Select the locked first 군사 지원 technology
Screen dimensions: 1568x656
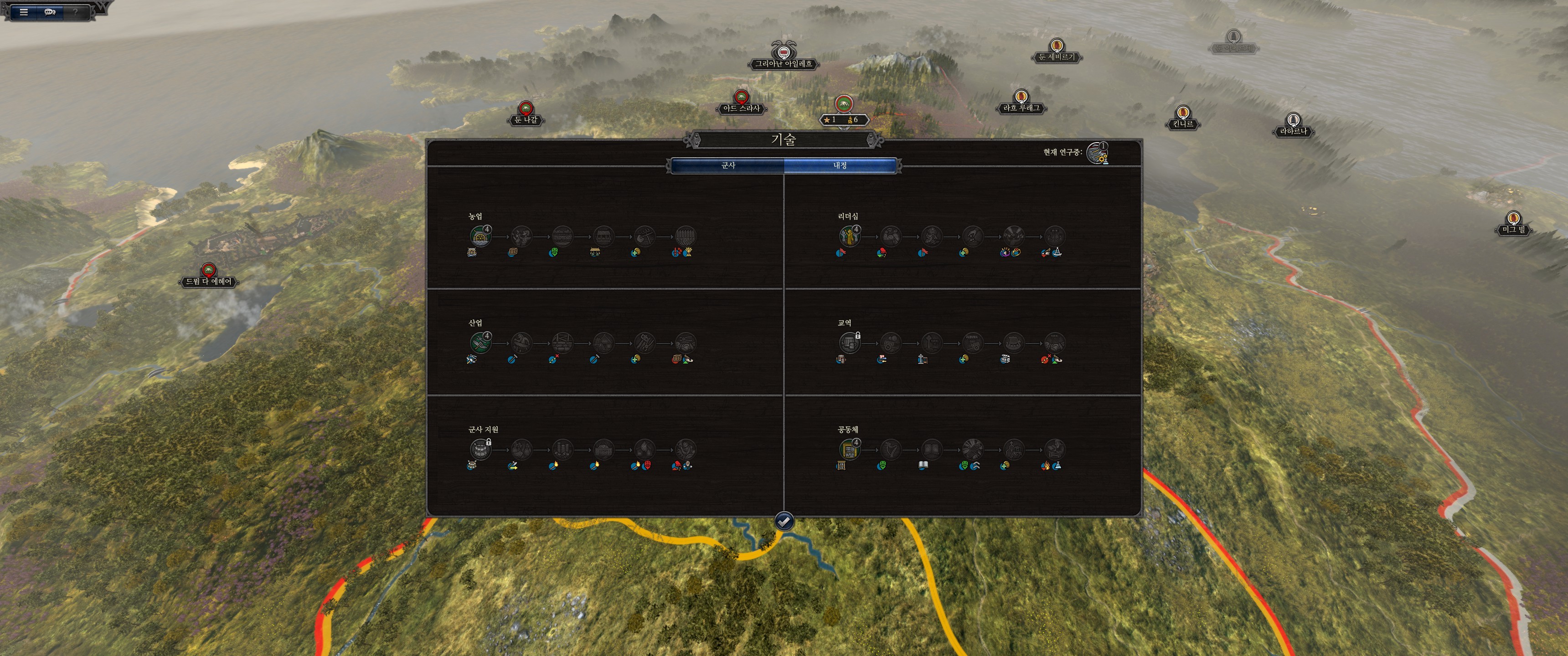(480, 450)
